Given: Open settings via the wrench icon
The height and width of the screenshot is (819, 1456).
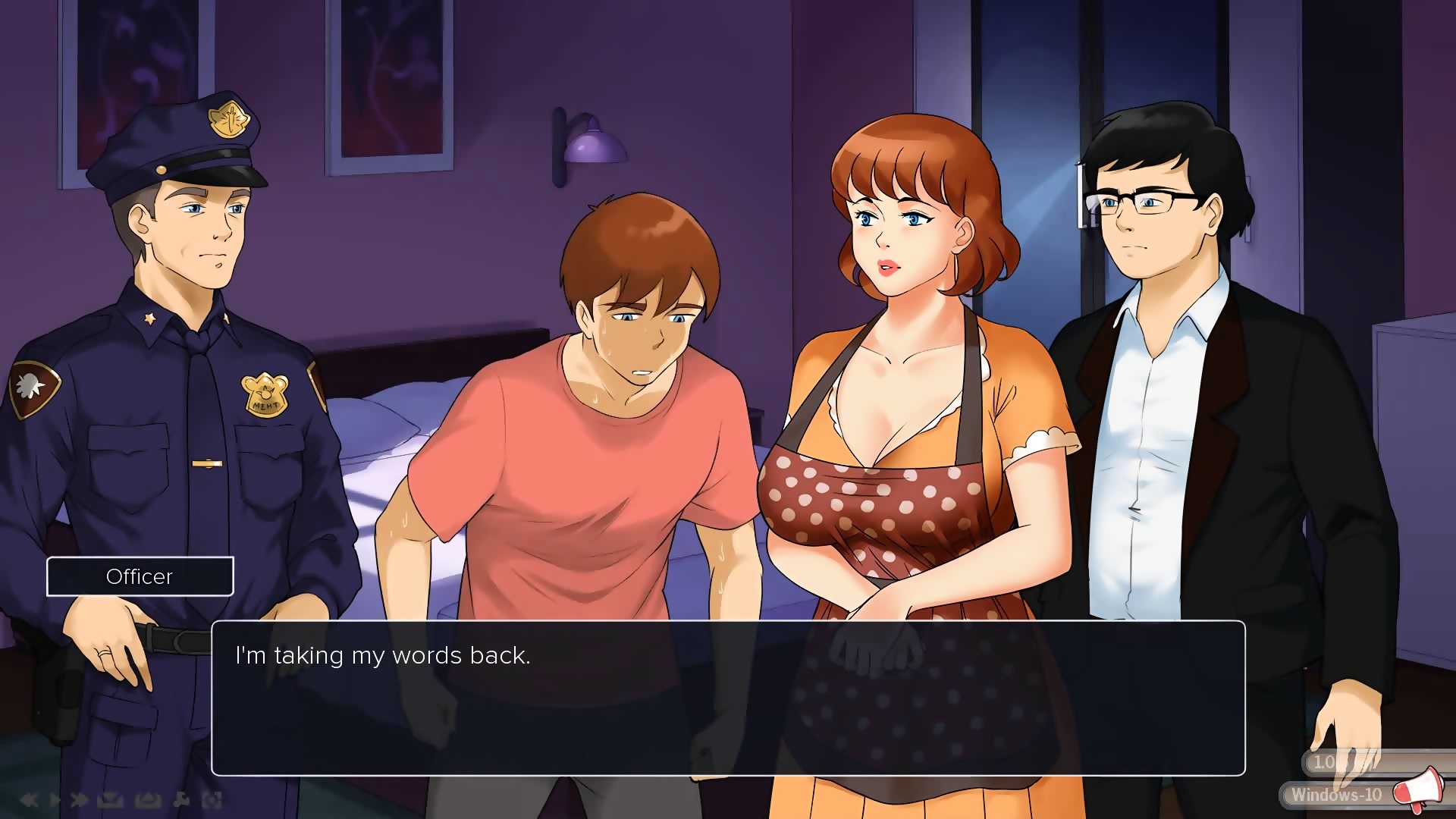Looking at the screenshot, I should point(181,799).
